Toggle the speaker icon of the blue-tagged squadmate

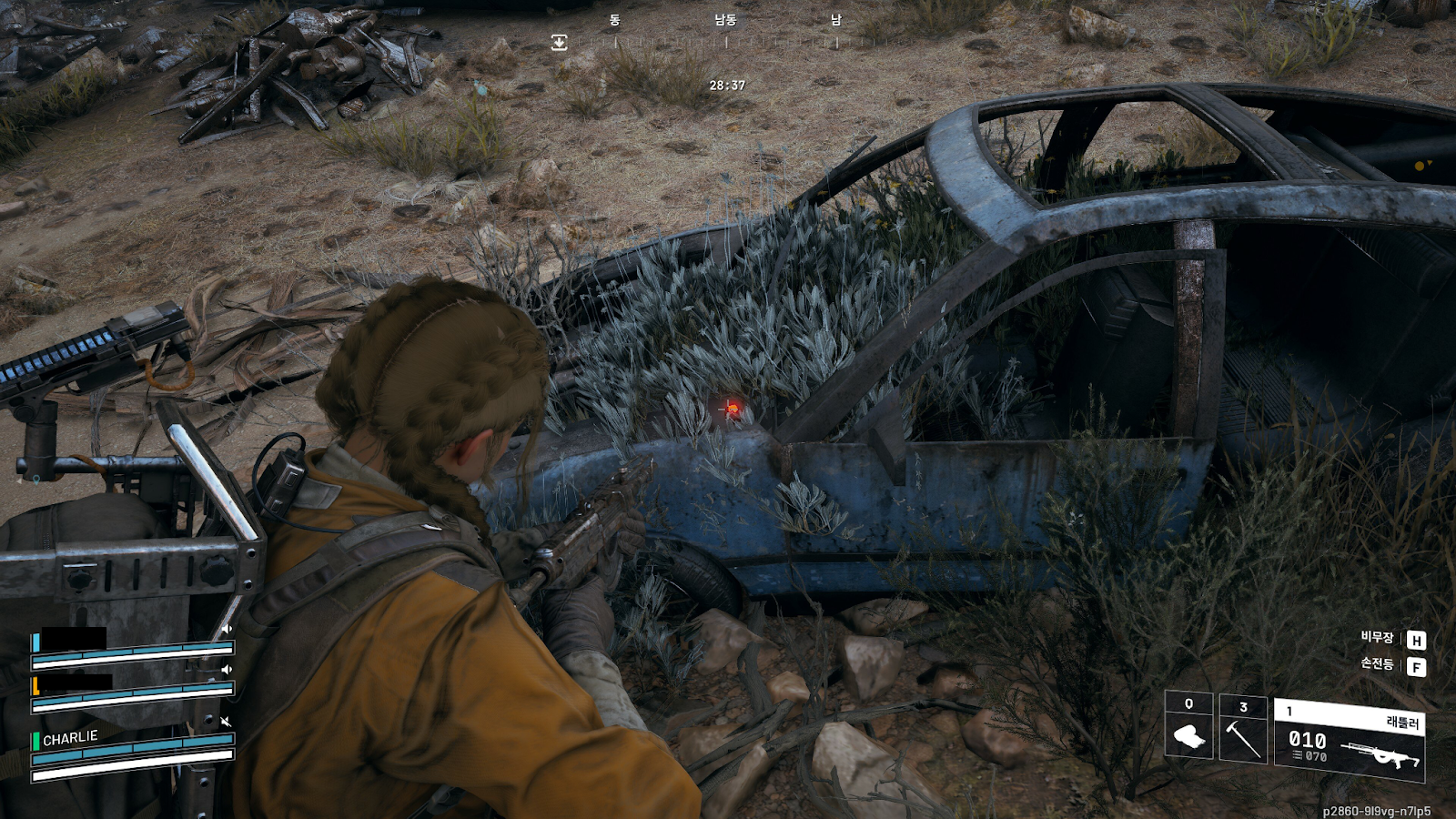click(226, 629)
